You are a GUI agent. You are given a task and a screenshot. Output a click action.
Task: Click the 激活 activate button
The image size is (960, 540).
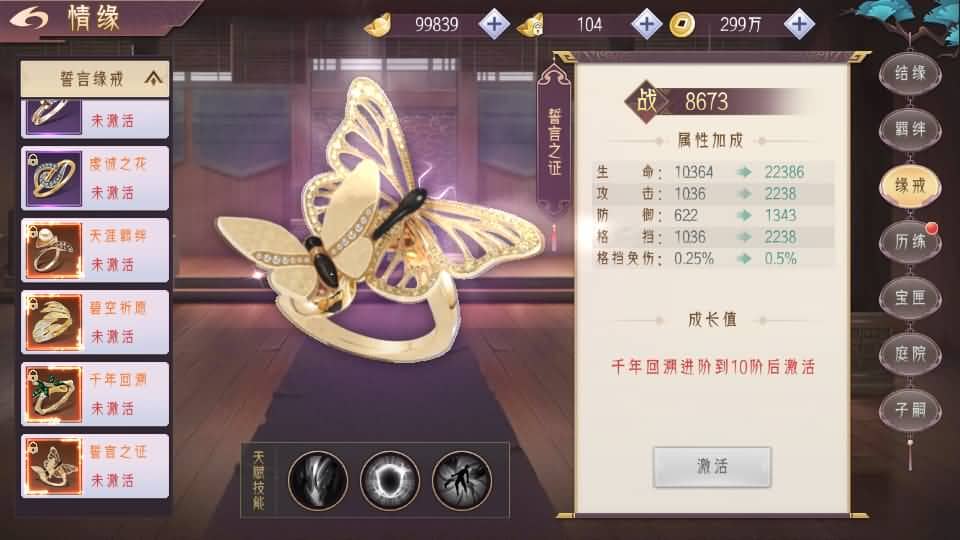point(712,467)
